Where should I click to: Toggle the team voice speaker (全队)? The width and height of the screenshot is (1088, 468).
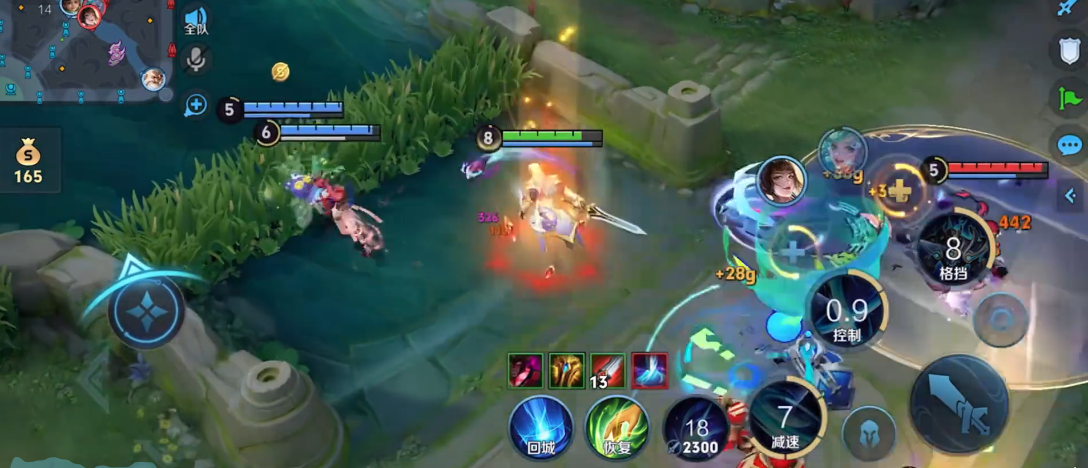196,20
